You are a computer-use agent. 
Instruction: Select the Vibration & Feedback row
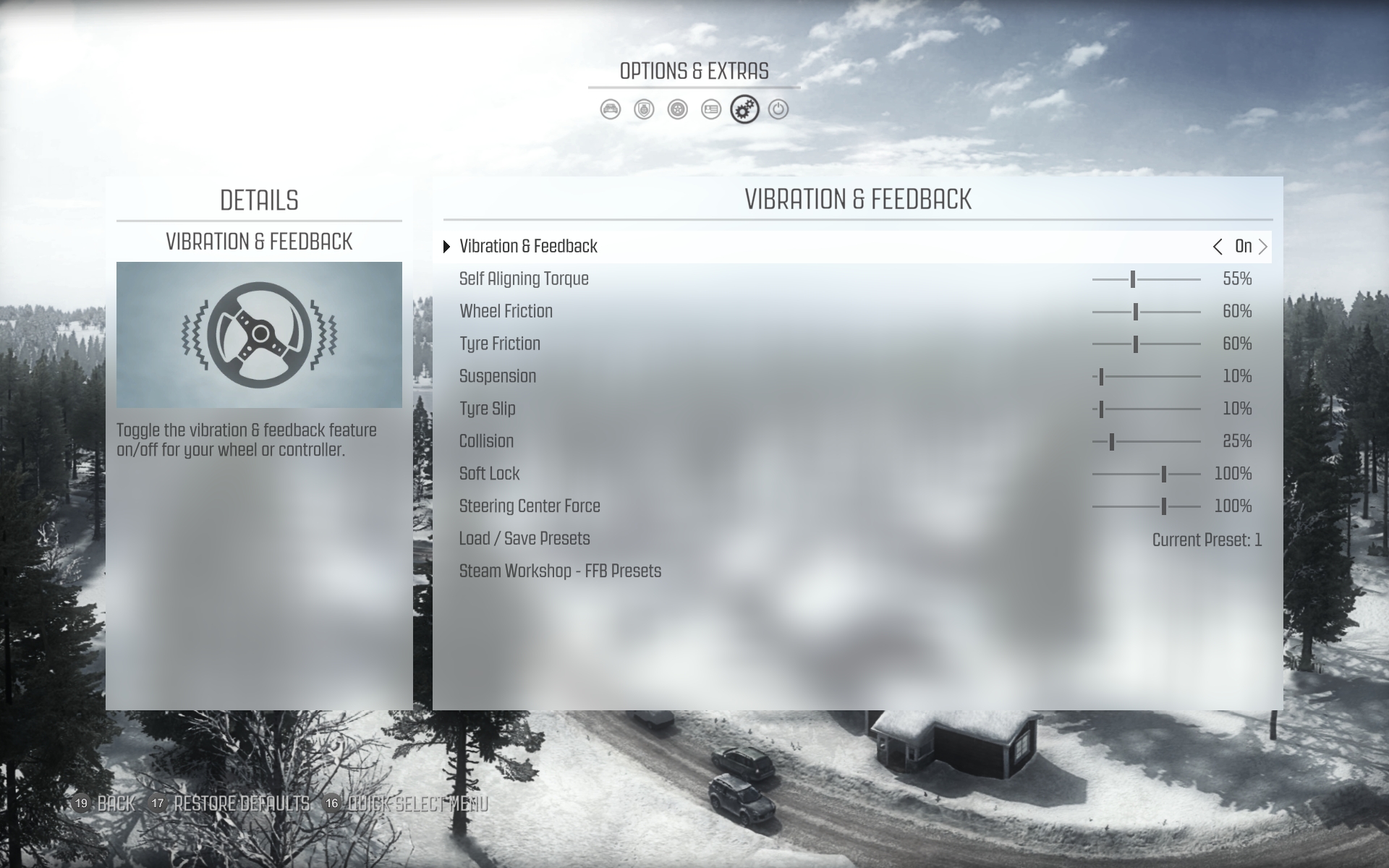[529, 247]
